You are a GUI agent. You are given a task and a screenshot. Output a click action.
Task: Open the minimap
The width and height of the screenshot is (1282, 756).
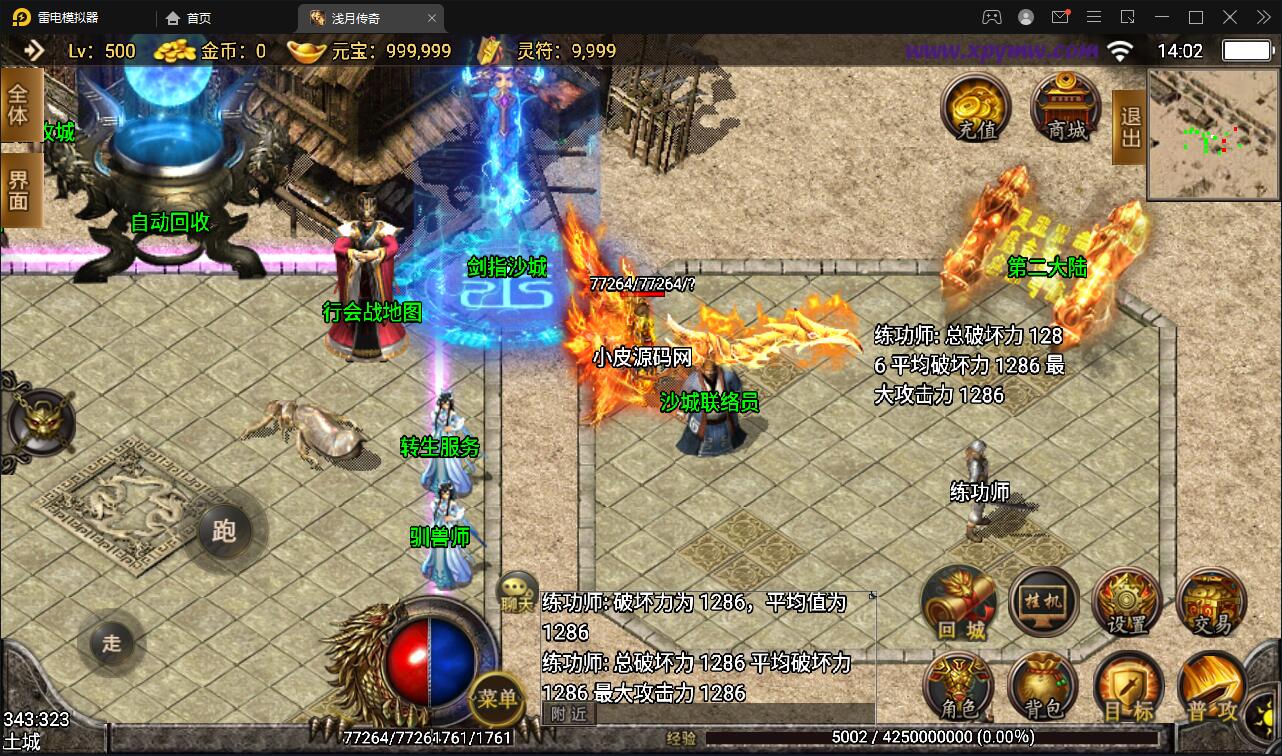1213,134
